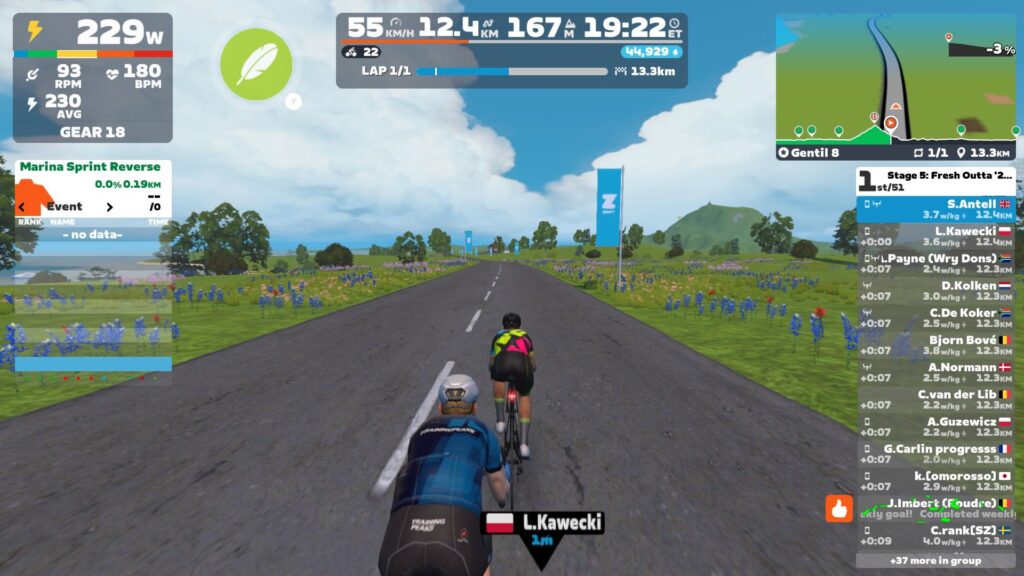Expand the +37 more in group row
Viewport: 1024px width, 576px height.
(935, 560)
